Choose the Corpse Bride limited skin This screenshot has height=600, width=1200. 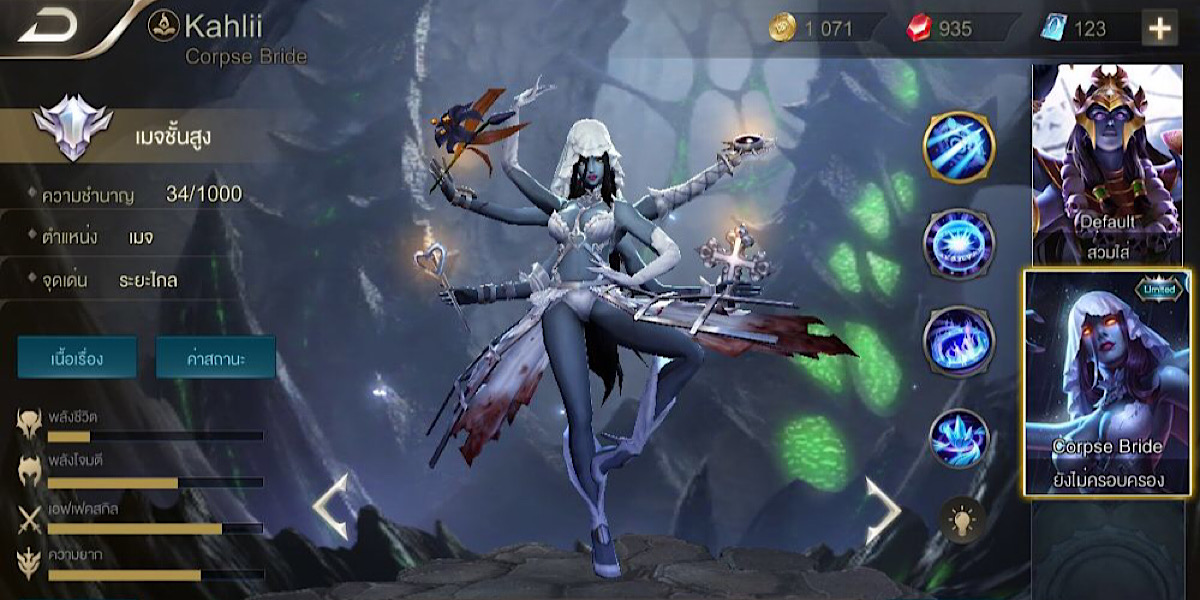(1108, 381)
